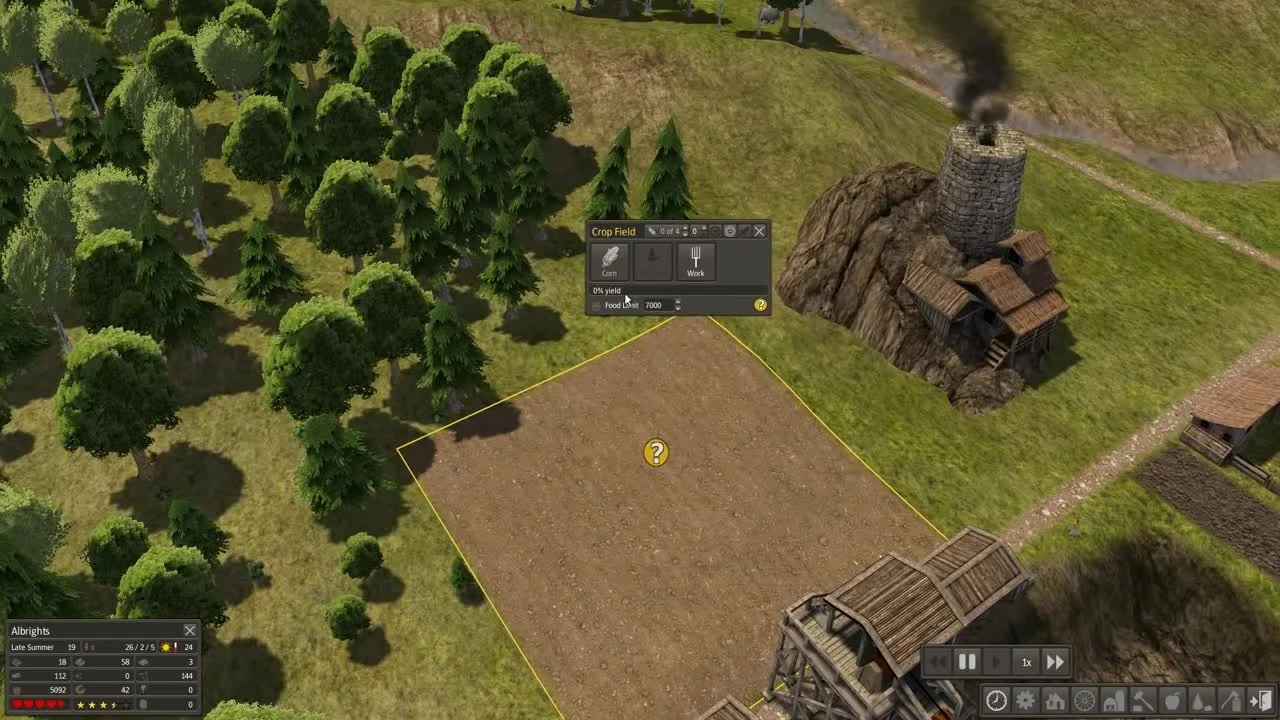This screenshot has width=1280, height=720.
Task: Toggle the Food Limit checkbox
Action: (595, 305)
